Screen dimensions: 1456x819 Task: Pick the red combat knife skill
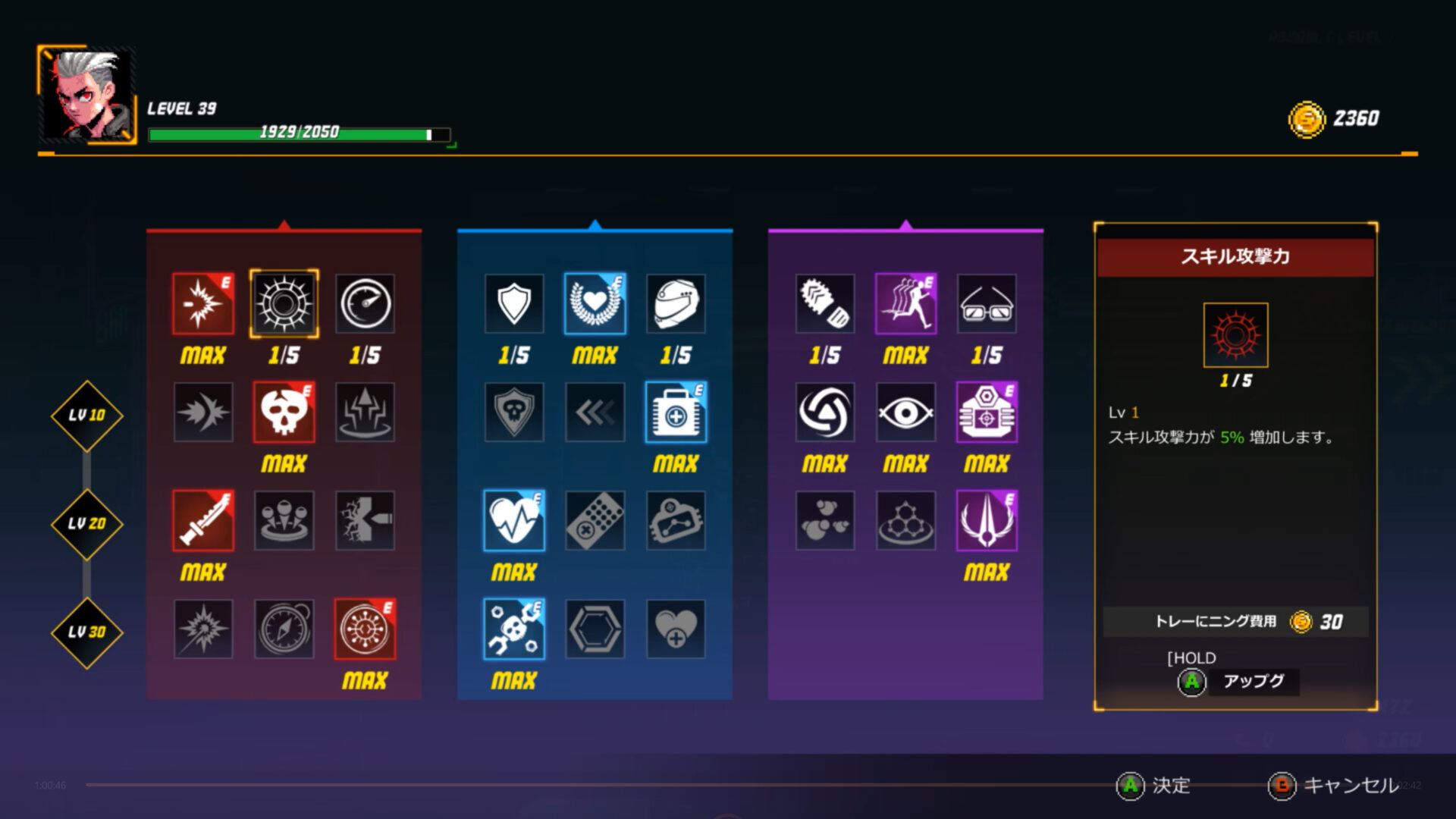[203, 521]
